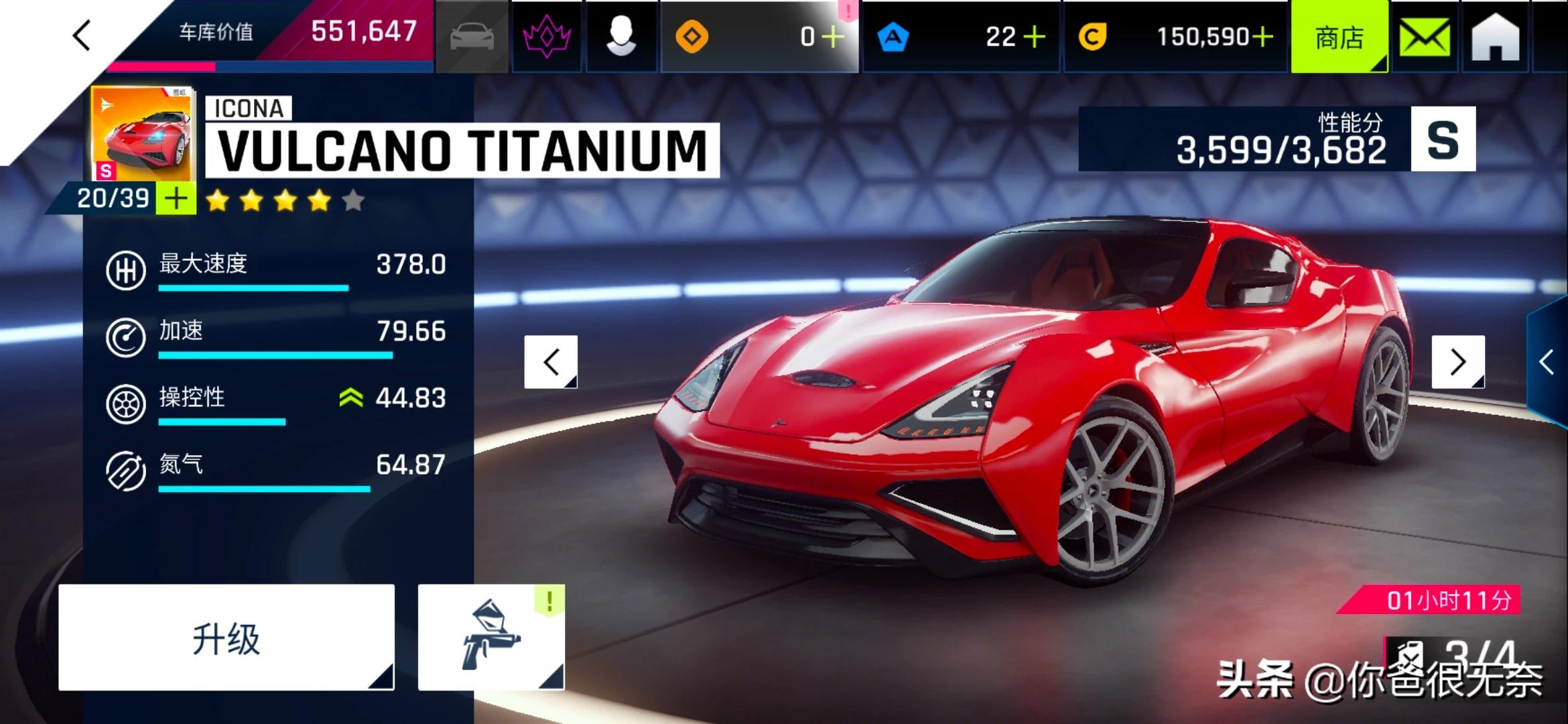Show the next car

click(x=1457, y=362)
